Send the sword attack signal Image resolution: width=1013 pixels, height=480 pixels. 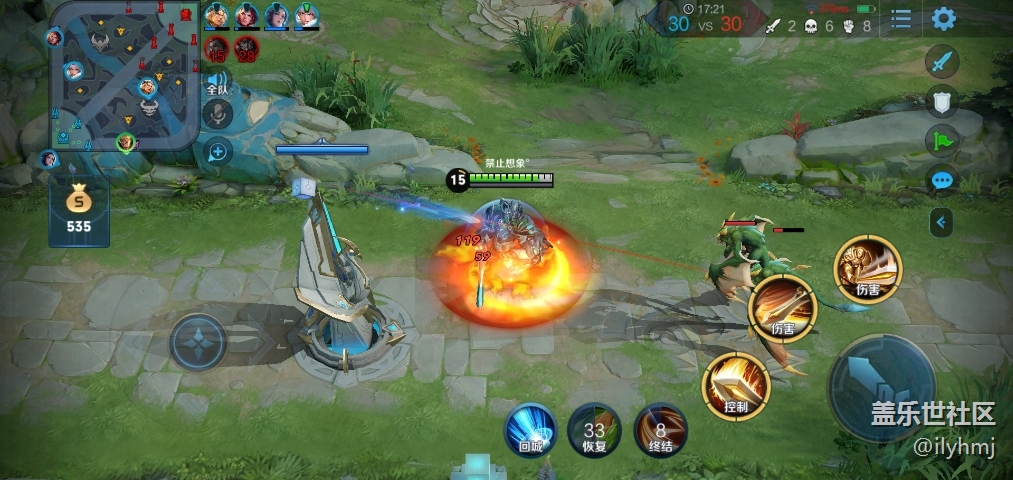click(x=942, y=62)
